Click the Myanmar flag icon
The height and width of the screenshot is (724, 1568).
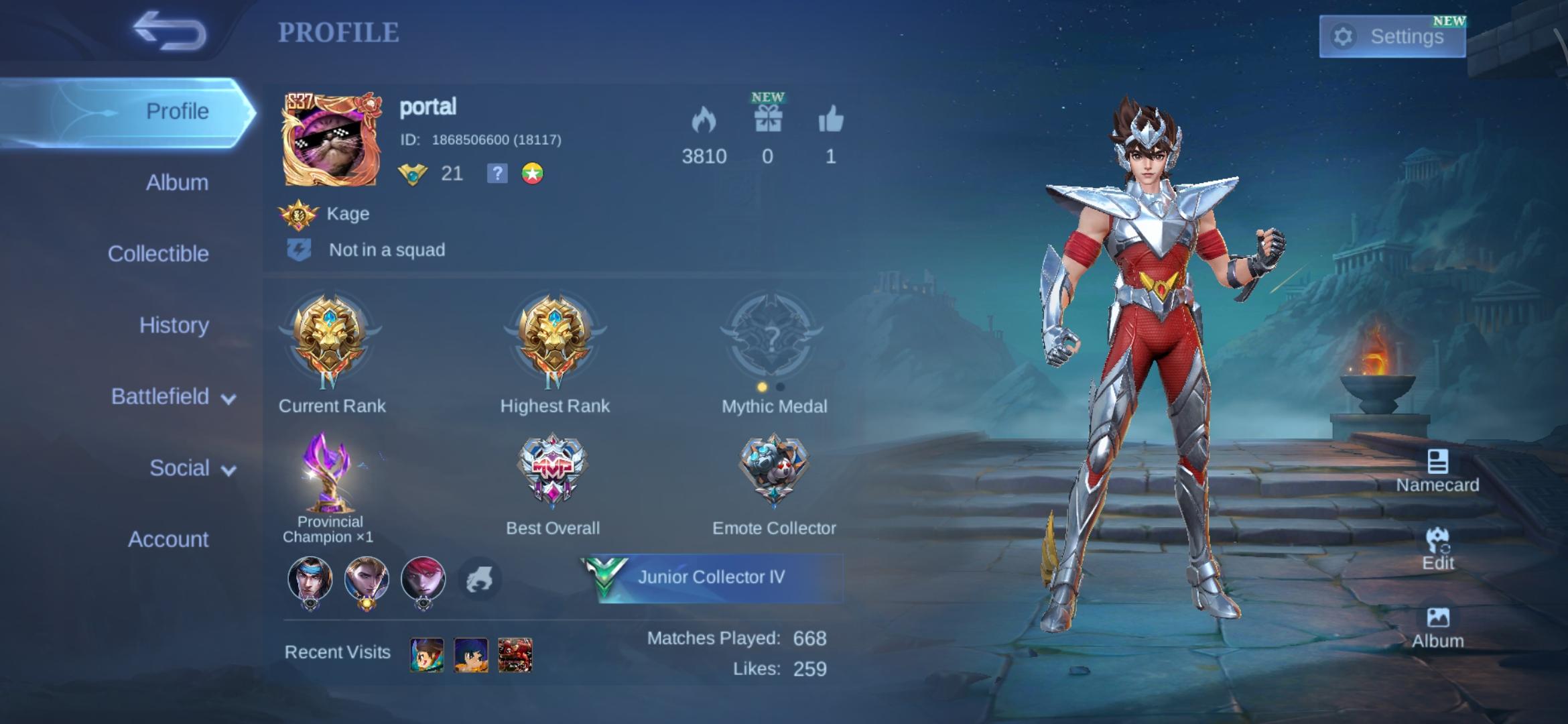pyautogui.click(x=533, y=174)
